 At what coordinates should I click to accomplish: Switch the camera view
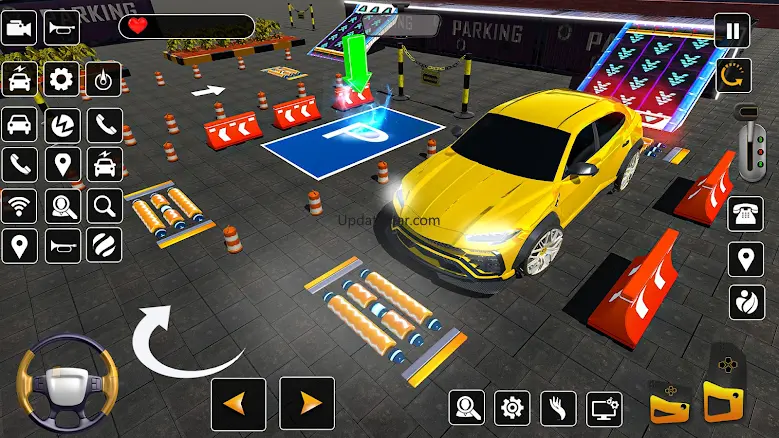pyautogui.click(x=19, y=27)
